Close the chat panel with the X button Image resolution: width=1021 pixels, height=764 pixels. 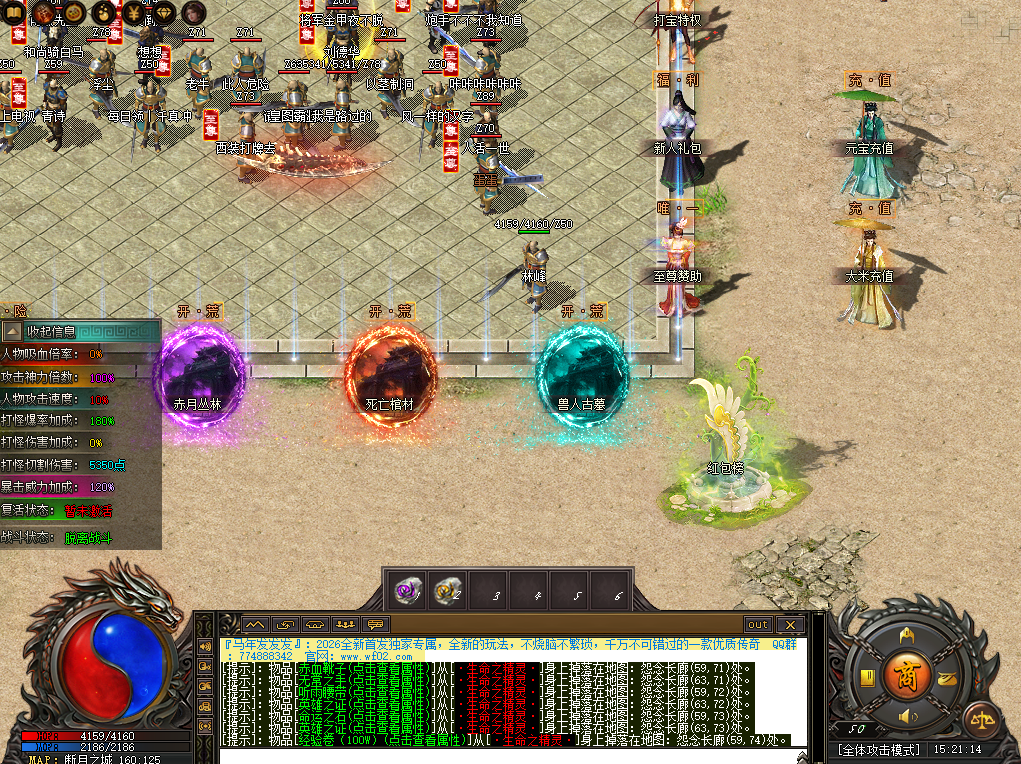pyautogui.click(x=790, y=625)
